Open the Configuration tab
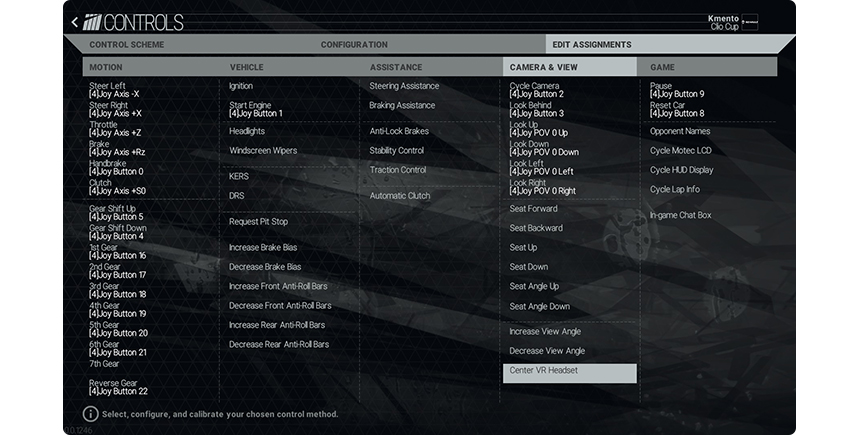Image resolution: width=860 pixels, height=435 pixels. point(354,45)
